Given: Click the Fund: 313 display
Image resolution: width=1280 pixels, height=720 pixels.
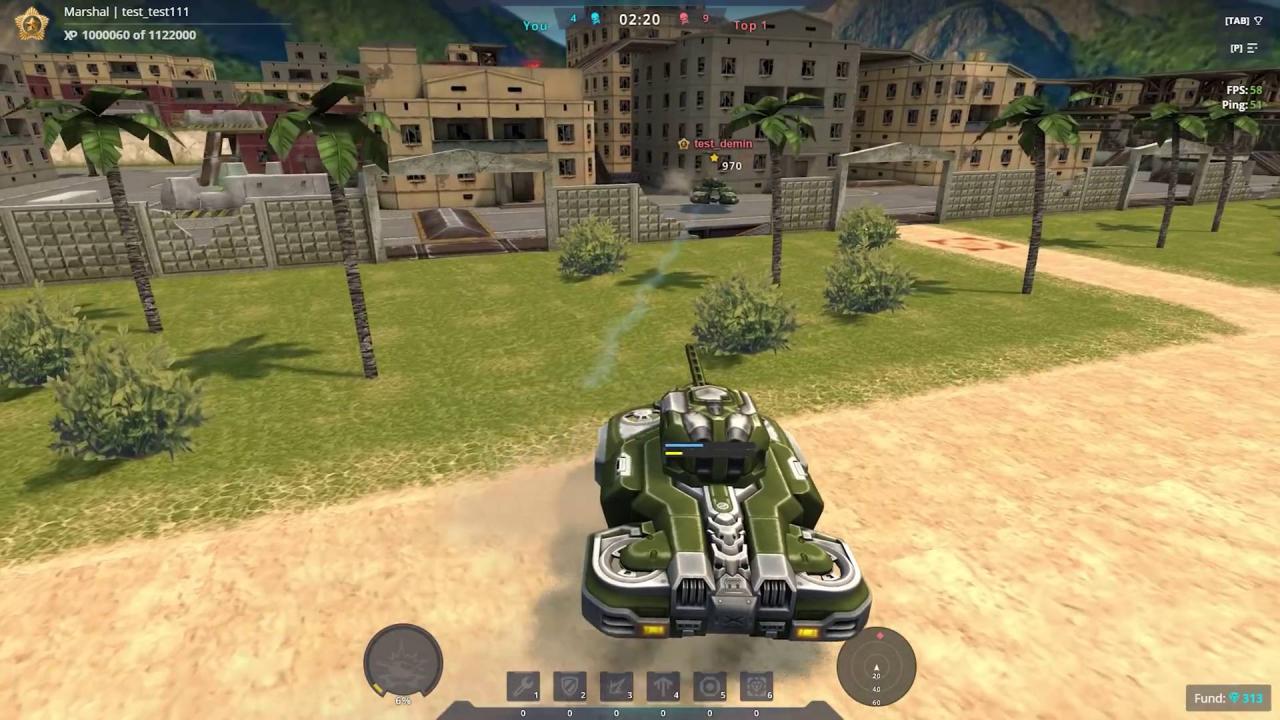Looking at the screenshot, I should pyautogui.click(x=1227, y=698).
